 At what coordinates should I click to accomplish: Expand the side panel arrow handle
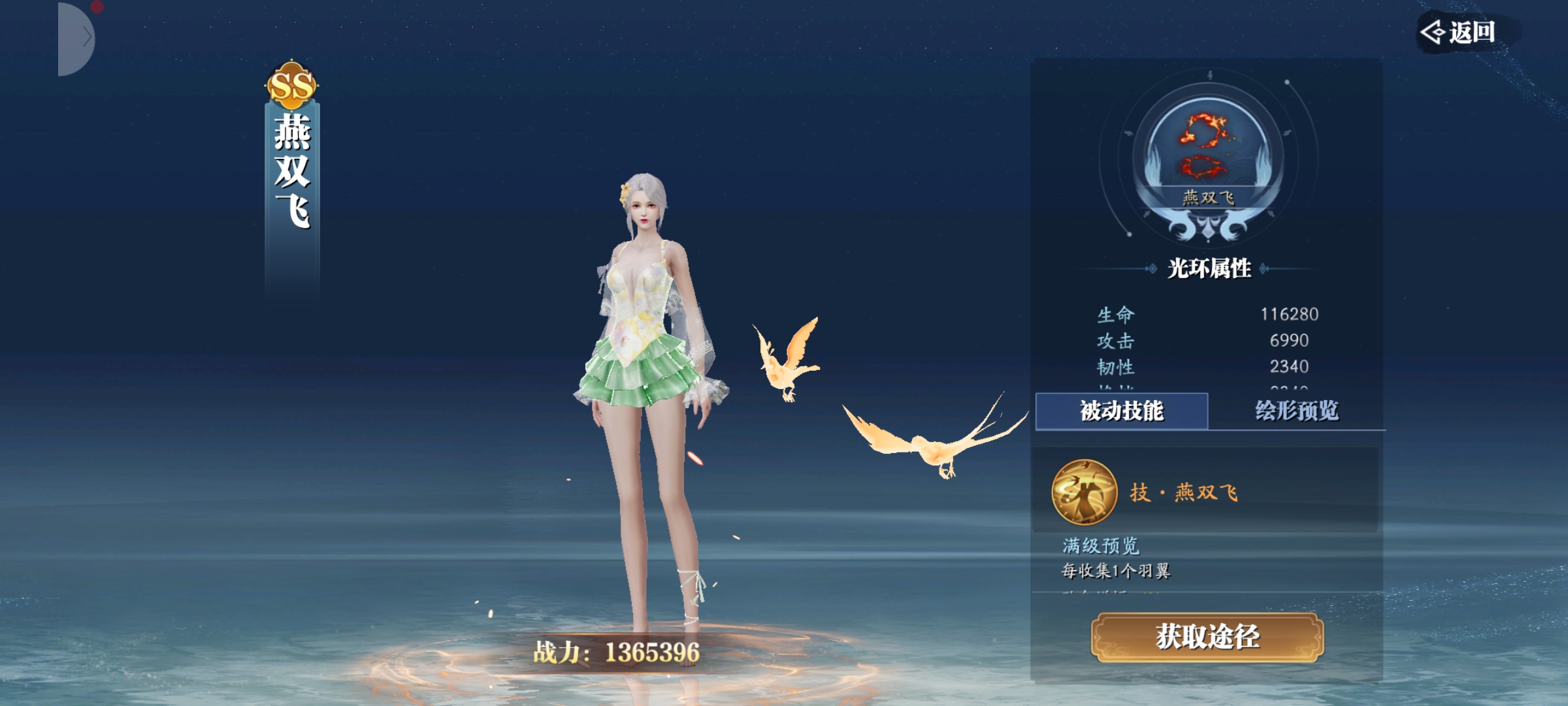[78, 38]
